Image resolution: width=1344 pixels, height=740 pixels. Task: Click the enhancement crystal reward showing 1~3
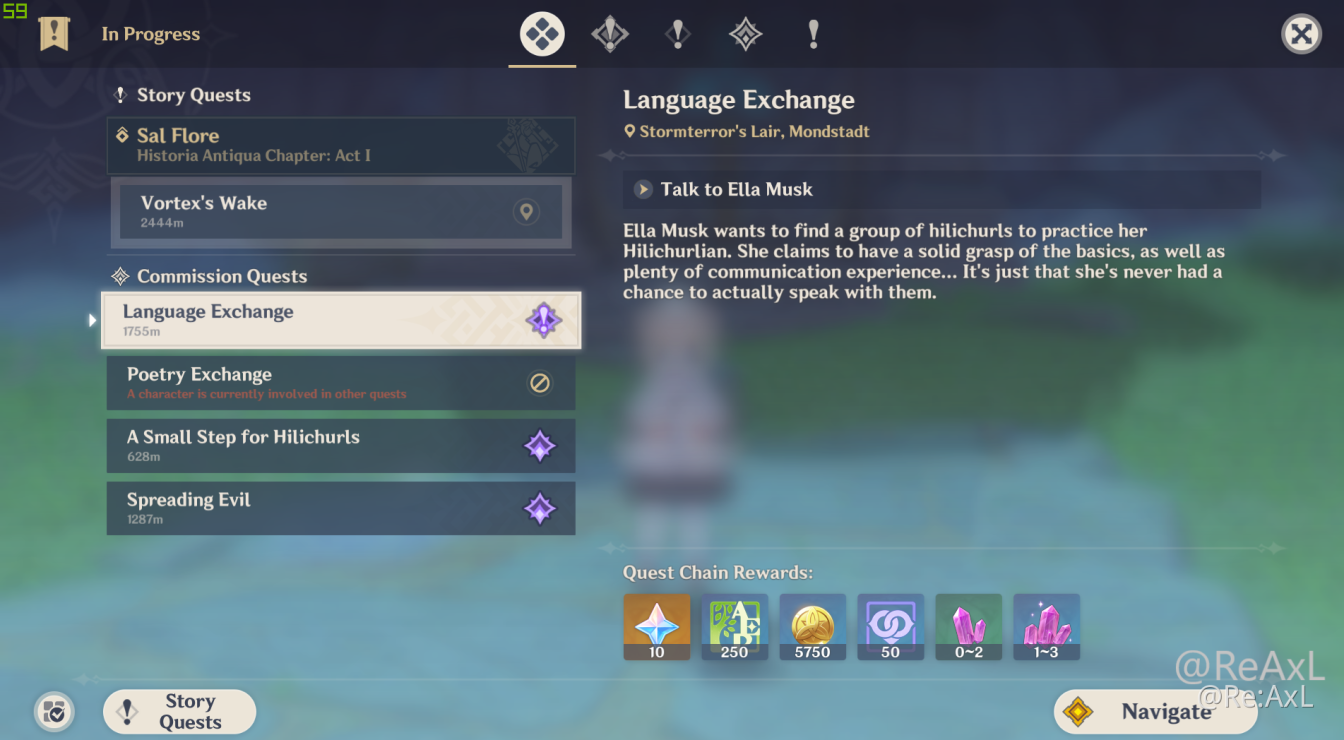coord(1046,627)
